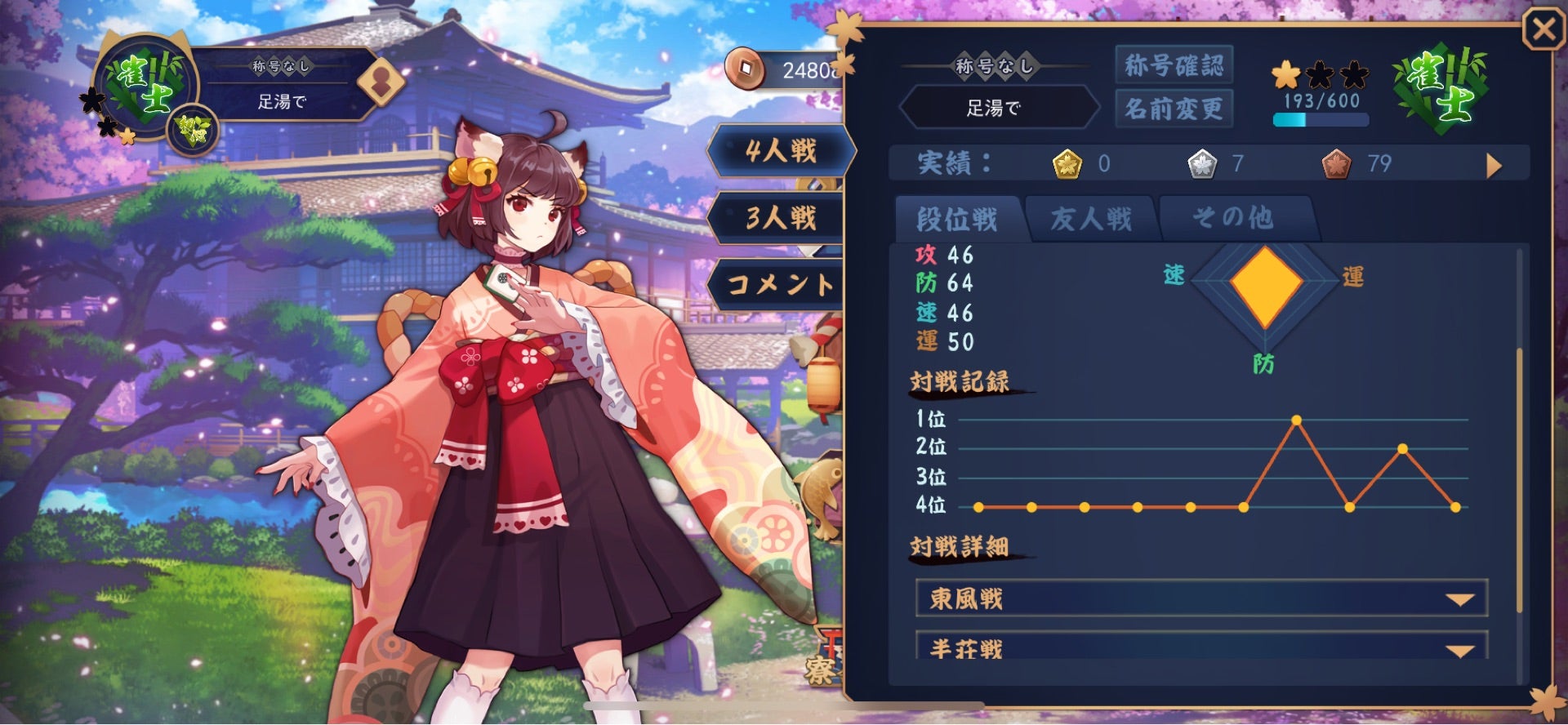Expand achievements with the right arrow next to 79
The image size is (1568, 725).
point(1494,165)
